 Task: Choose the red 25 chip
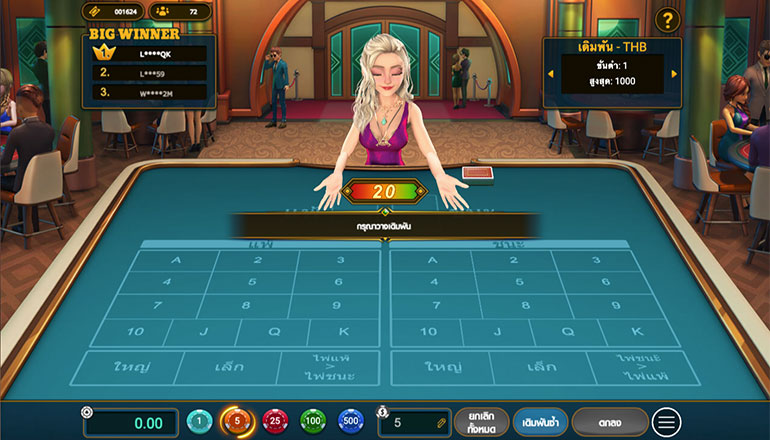tap(274, 422)
